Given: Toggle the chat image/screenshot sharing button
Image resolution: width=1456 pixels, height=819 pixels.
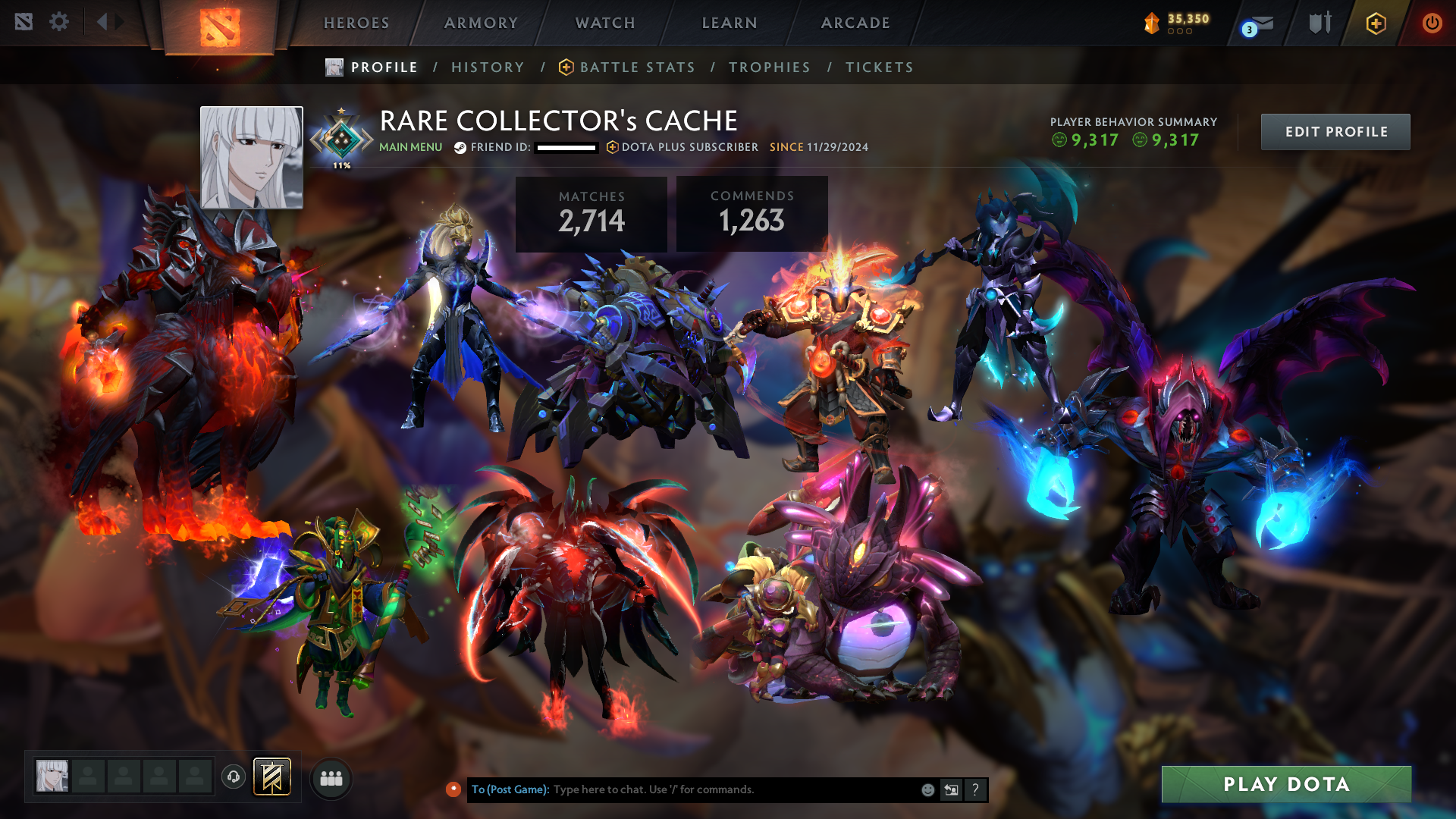Looking at the screenshot, I should pyautogui.click(x=950, y=789).
